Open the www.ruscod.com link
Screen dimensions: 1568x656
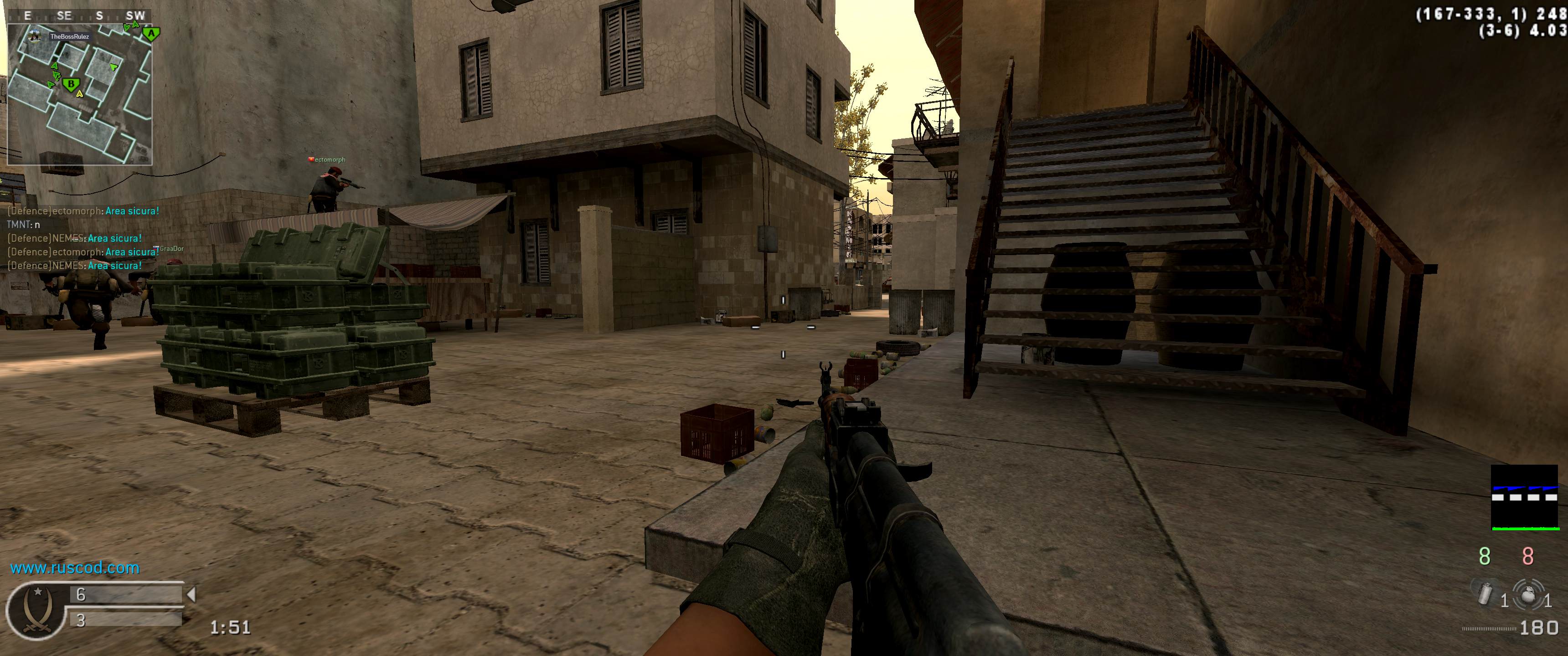tap(75, 568)
